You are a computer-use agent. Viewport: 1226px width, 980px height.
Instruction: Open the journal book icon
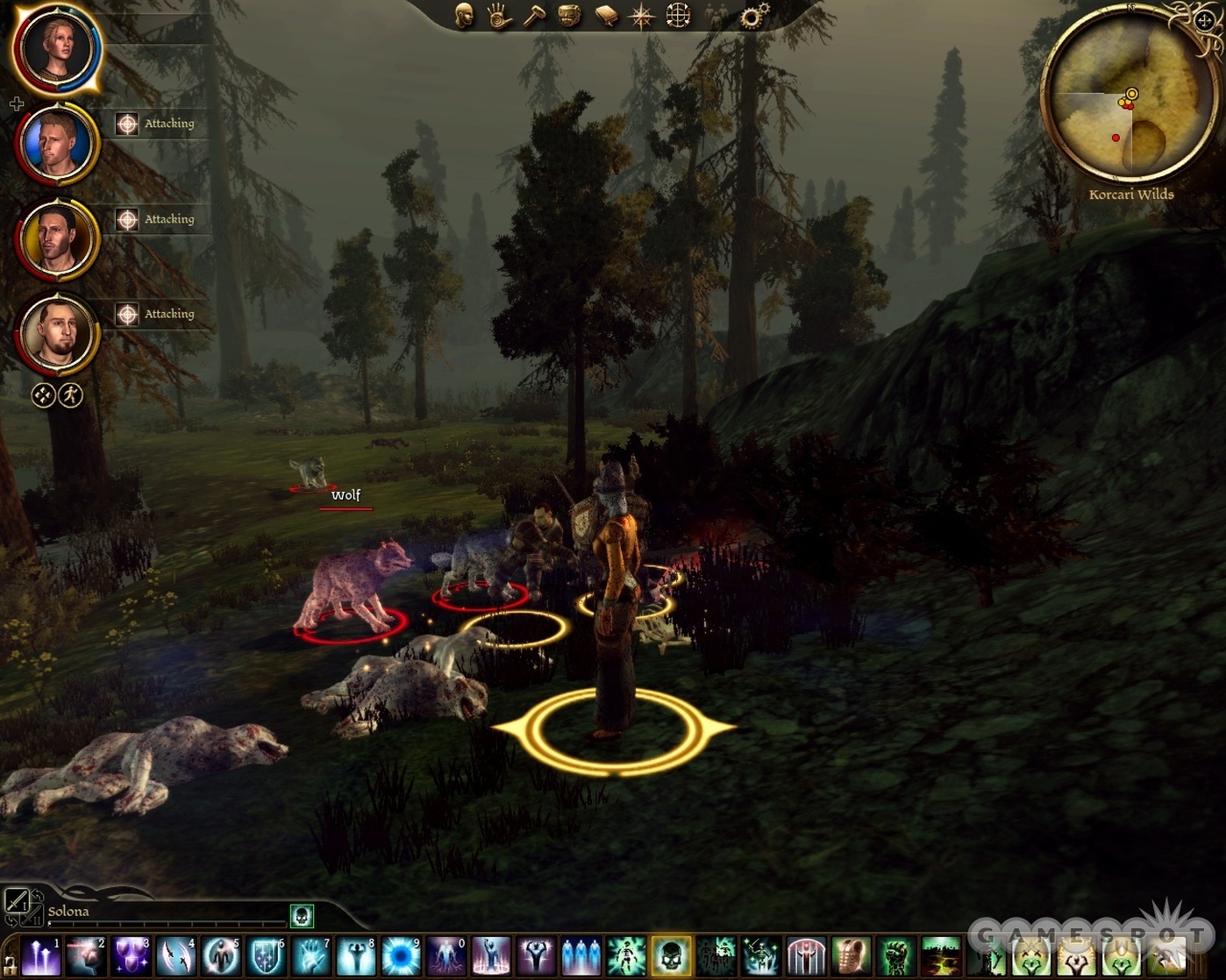[x=606, y=15]
